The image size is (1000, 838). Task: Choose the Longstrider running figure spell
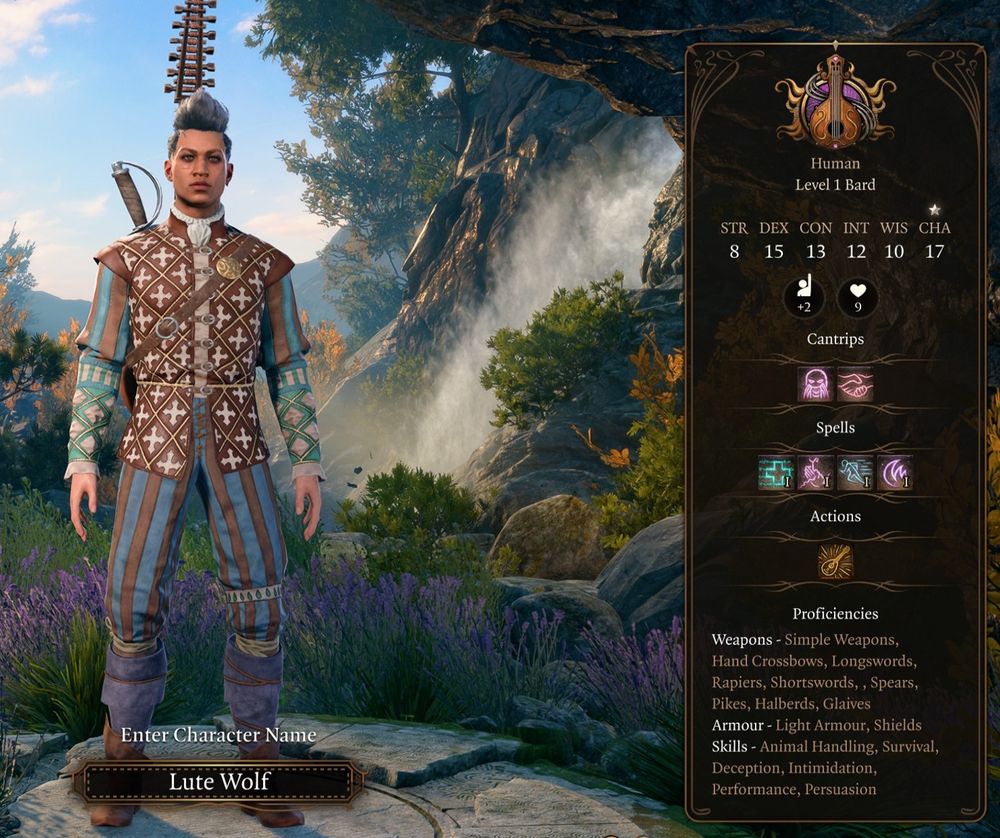[855, 472]
